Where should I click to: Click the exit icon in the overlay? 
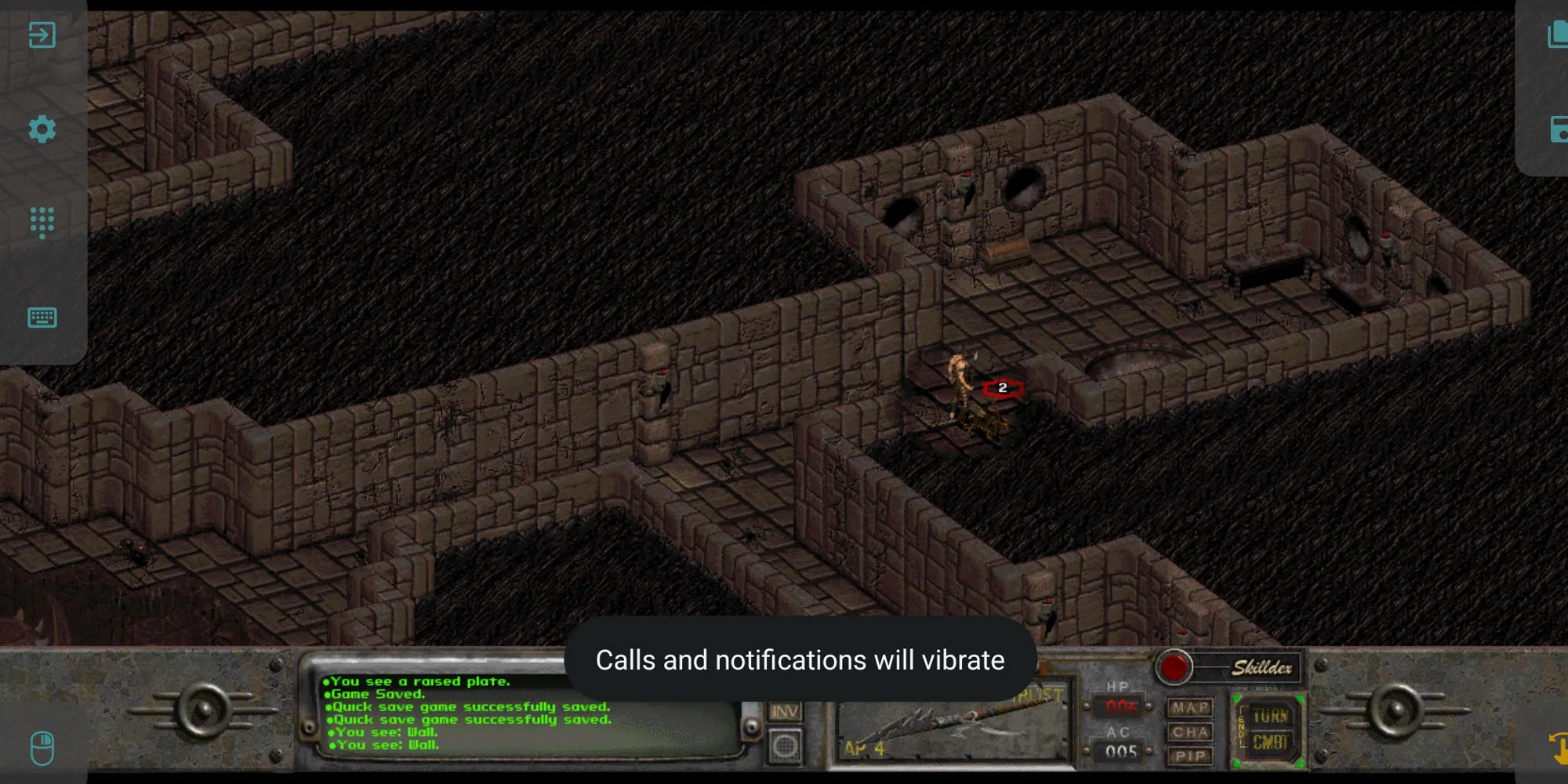42,34
